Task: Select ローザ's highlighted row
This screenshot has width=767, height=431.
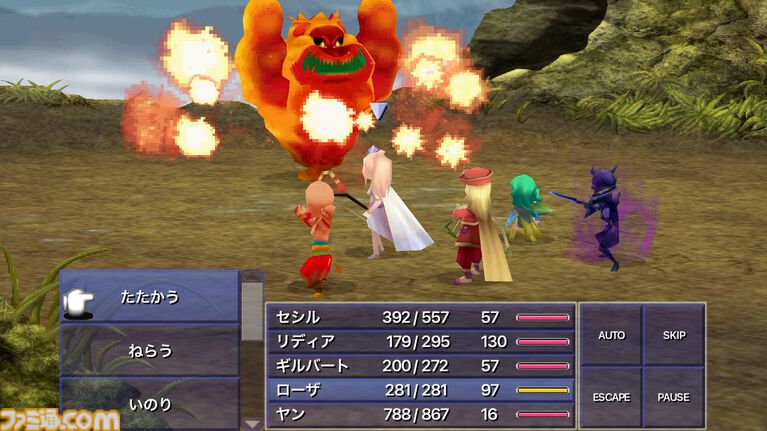Action: [x=420, y=389]
